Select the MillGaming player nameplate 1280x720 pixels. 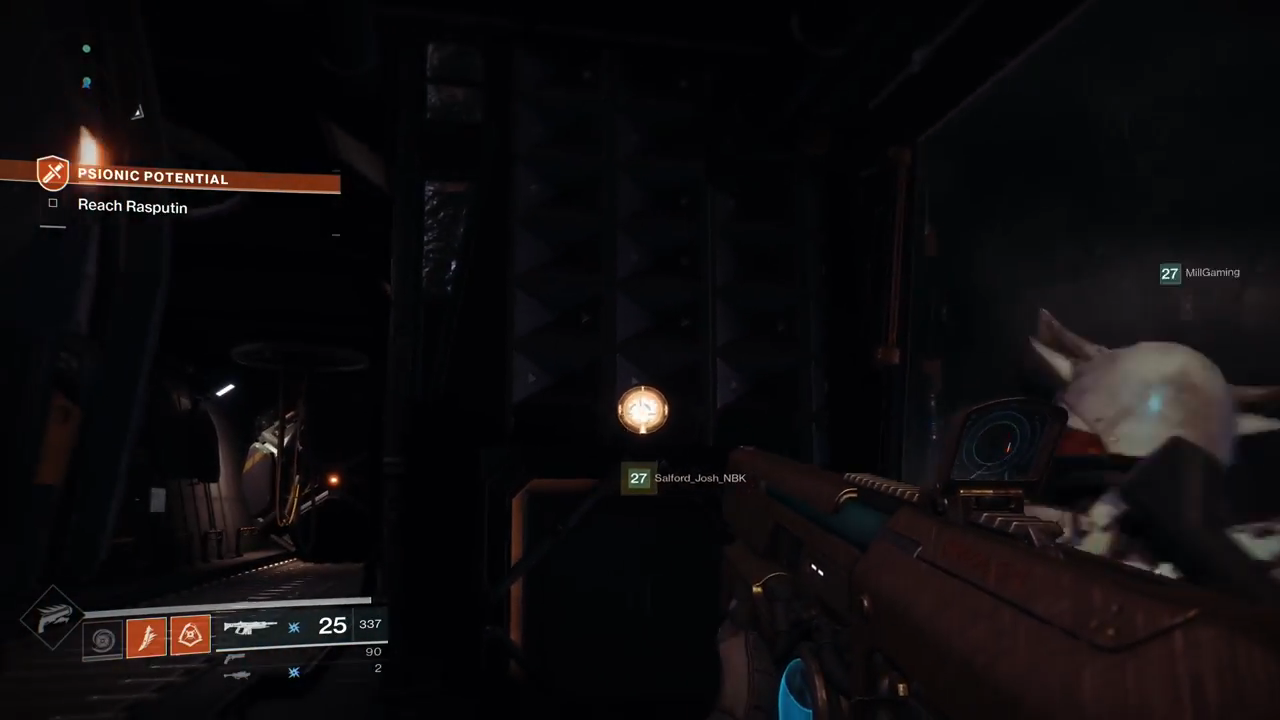pos(1200,273)
